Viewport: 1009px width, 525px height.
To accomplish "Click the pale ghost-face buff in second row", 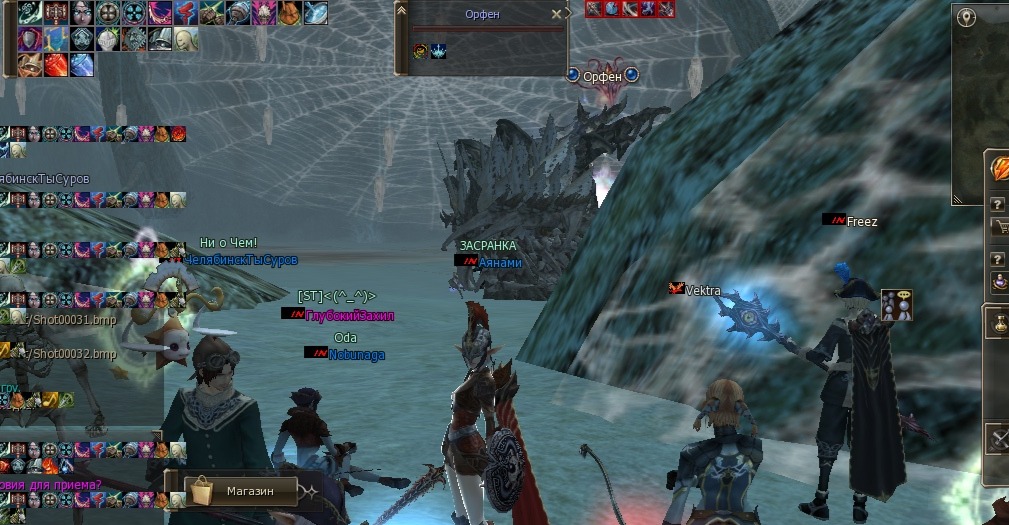I will [185, 39].
